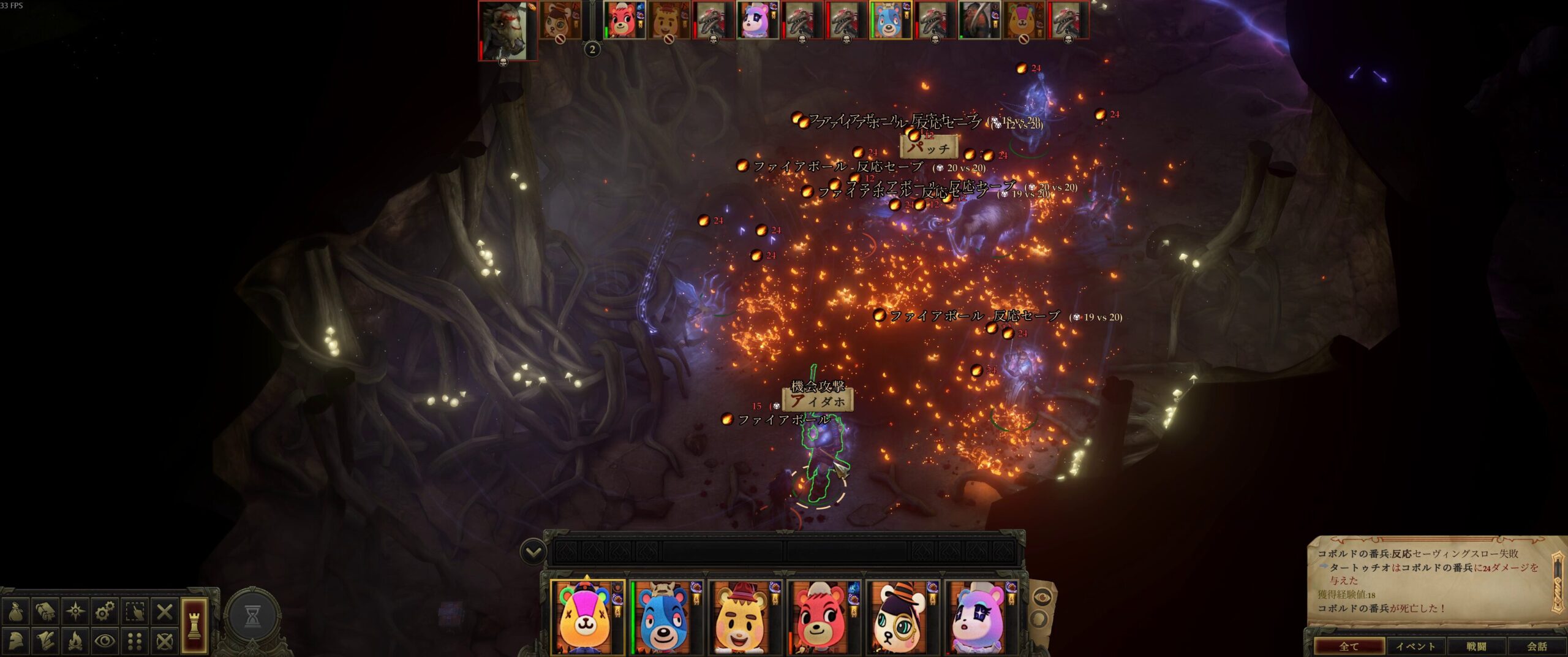This screenshot has width=1568, height=657.
Task: Open the journal book icon
Action: pos(45,611)
